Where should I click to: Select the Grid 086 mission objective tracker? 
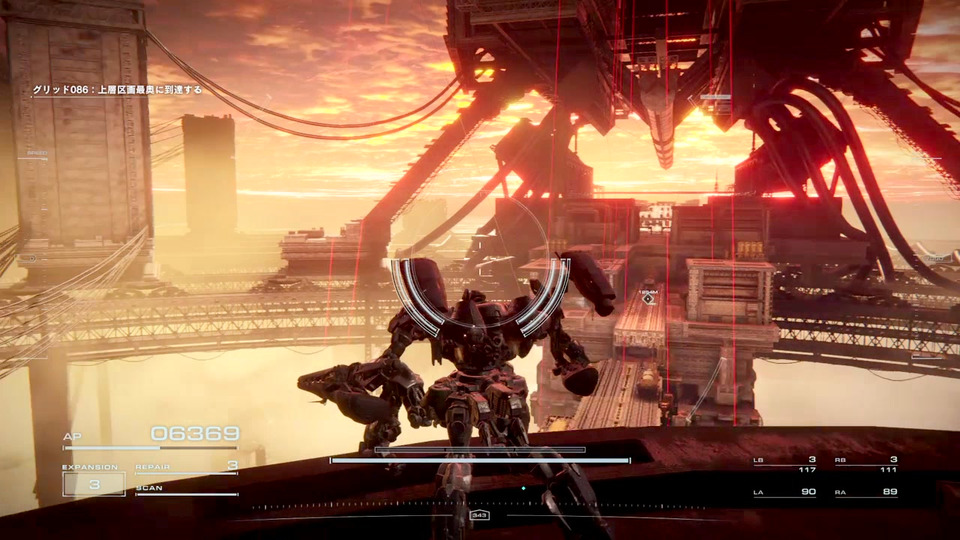tap(117, 90)
